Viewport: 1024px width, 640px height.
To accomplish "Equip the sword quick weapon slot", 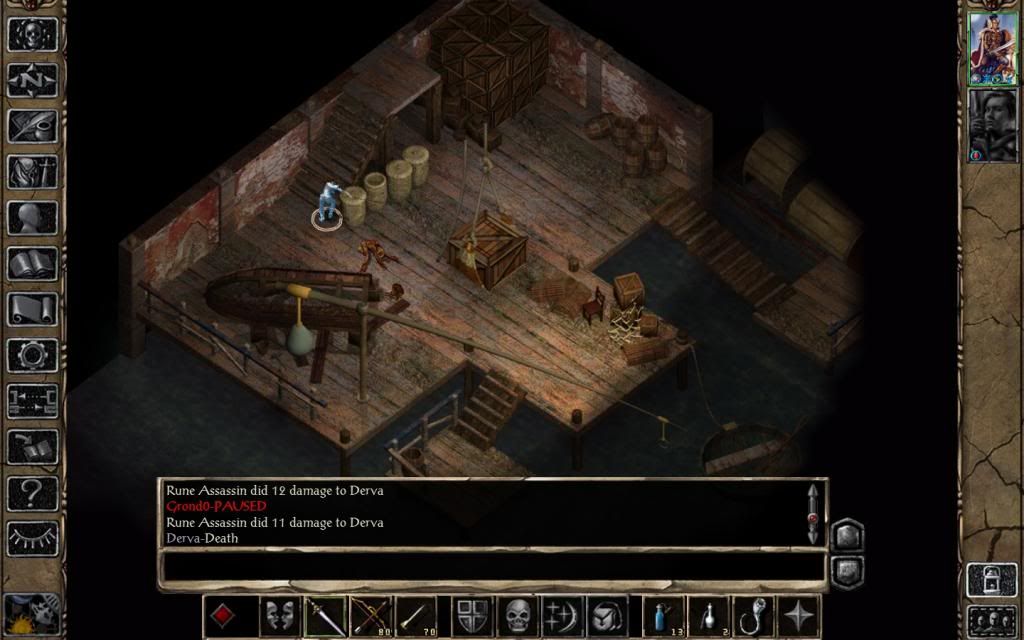I will pos(326,615).
